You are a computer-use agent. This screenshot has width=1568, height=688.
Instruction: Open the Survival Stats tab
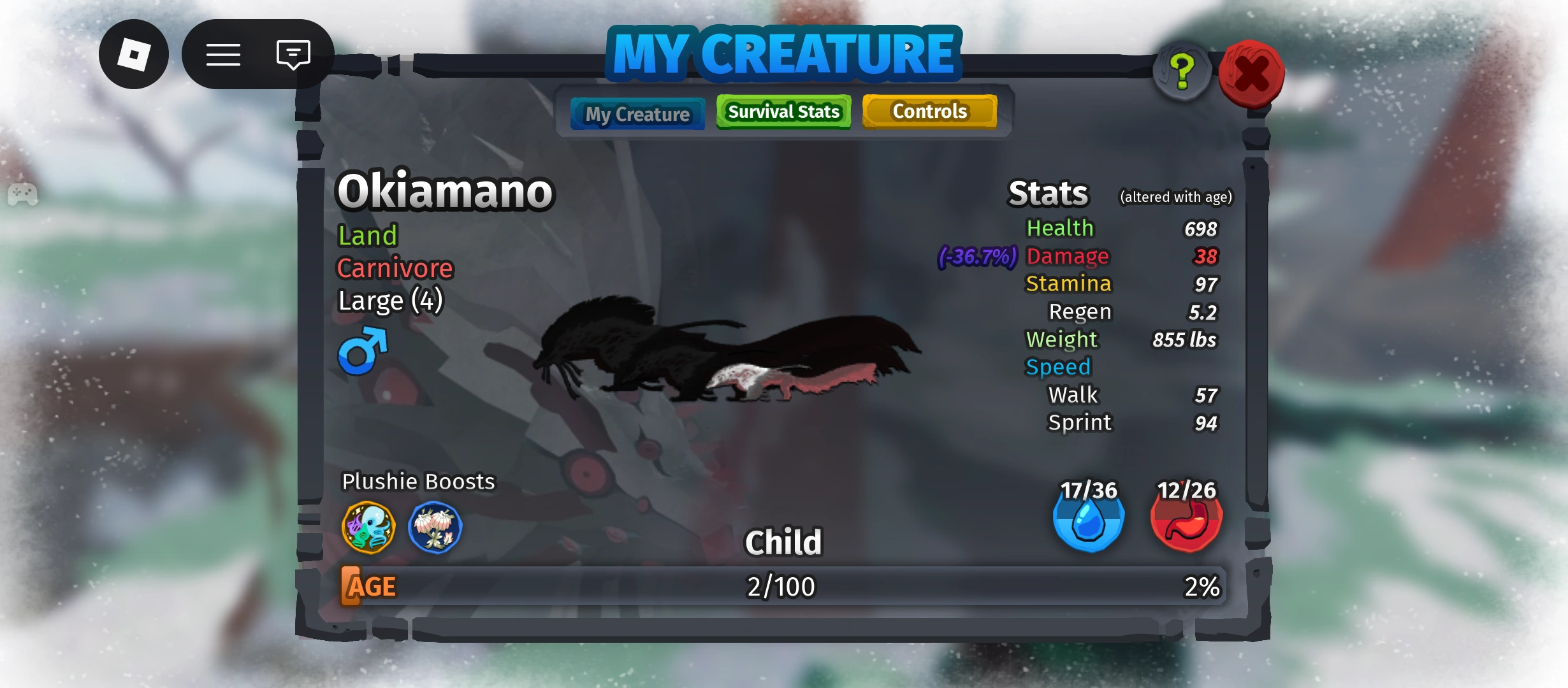[x=783, y=111]
